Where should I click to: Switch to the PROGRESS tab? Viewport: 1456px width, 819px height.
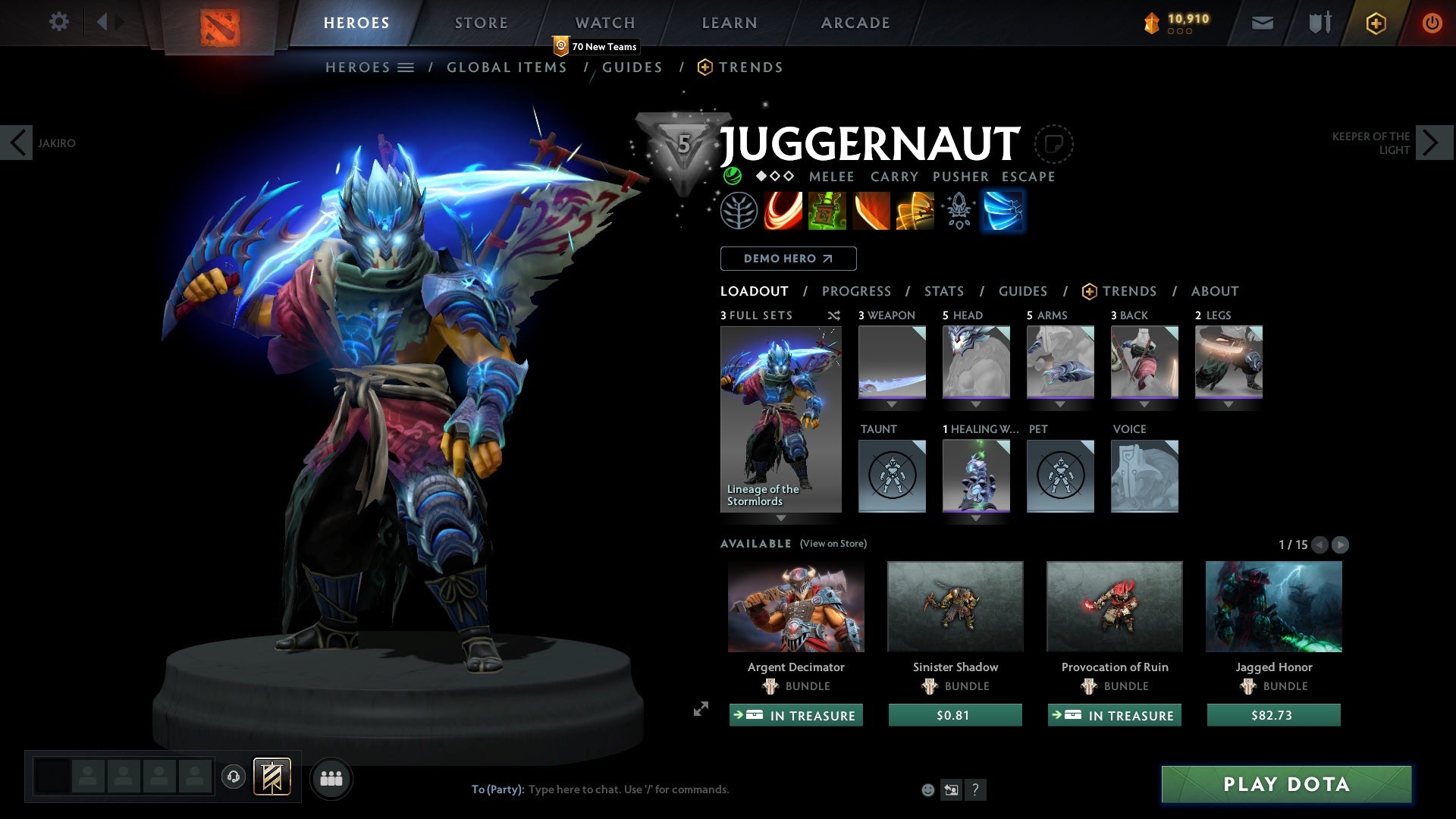pyautogui.click(x=857, y=290)
